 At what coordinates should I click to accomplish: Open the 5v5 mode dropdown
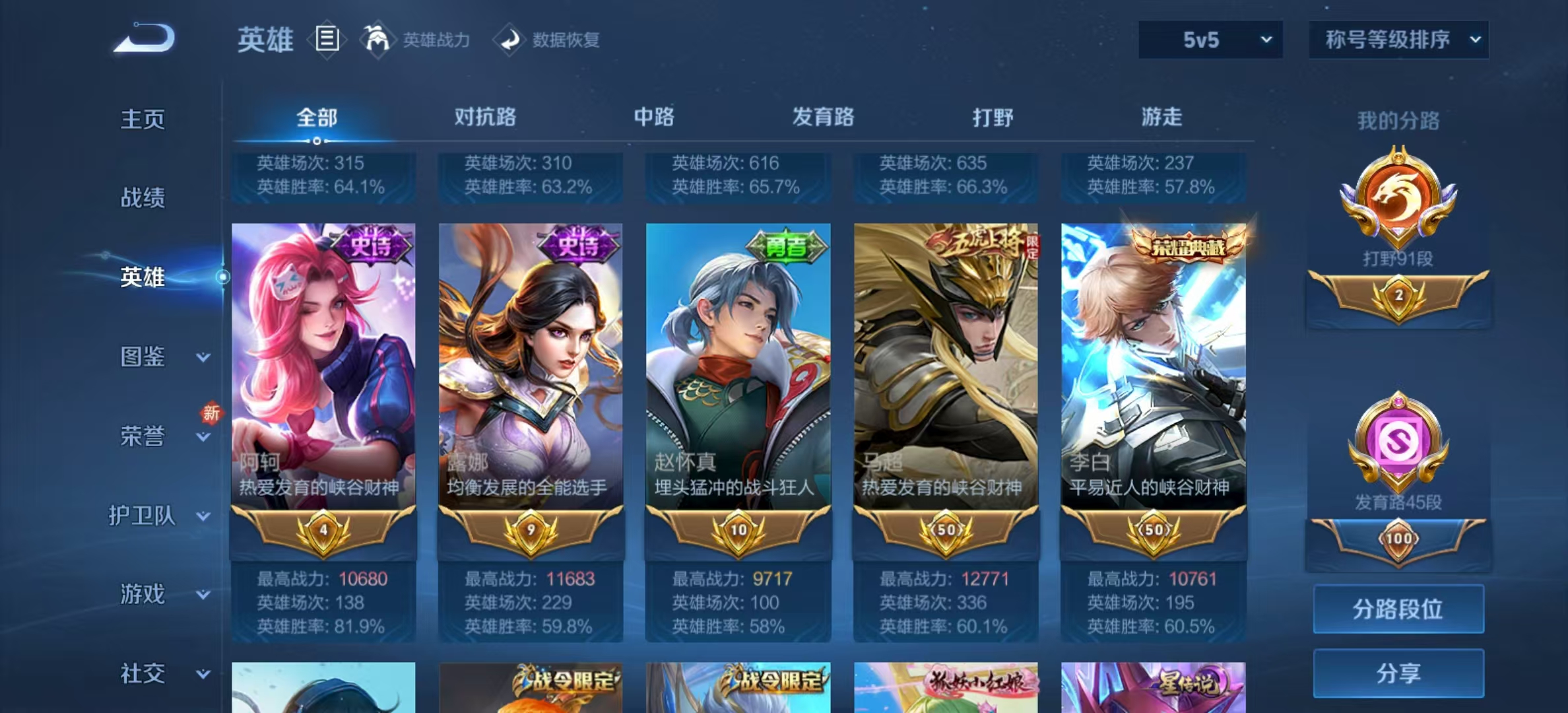click(1209, 40)
